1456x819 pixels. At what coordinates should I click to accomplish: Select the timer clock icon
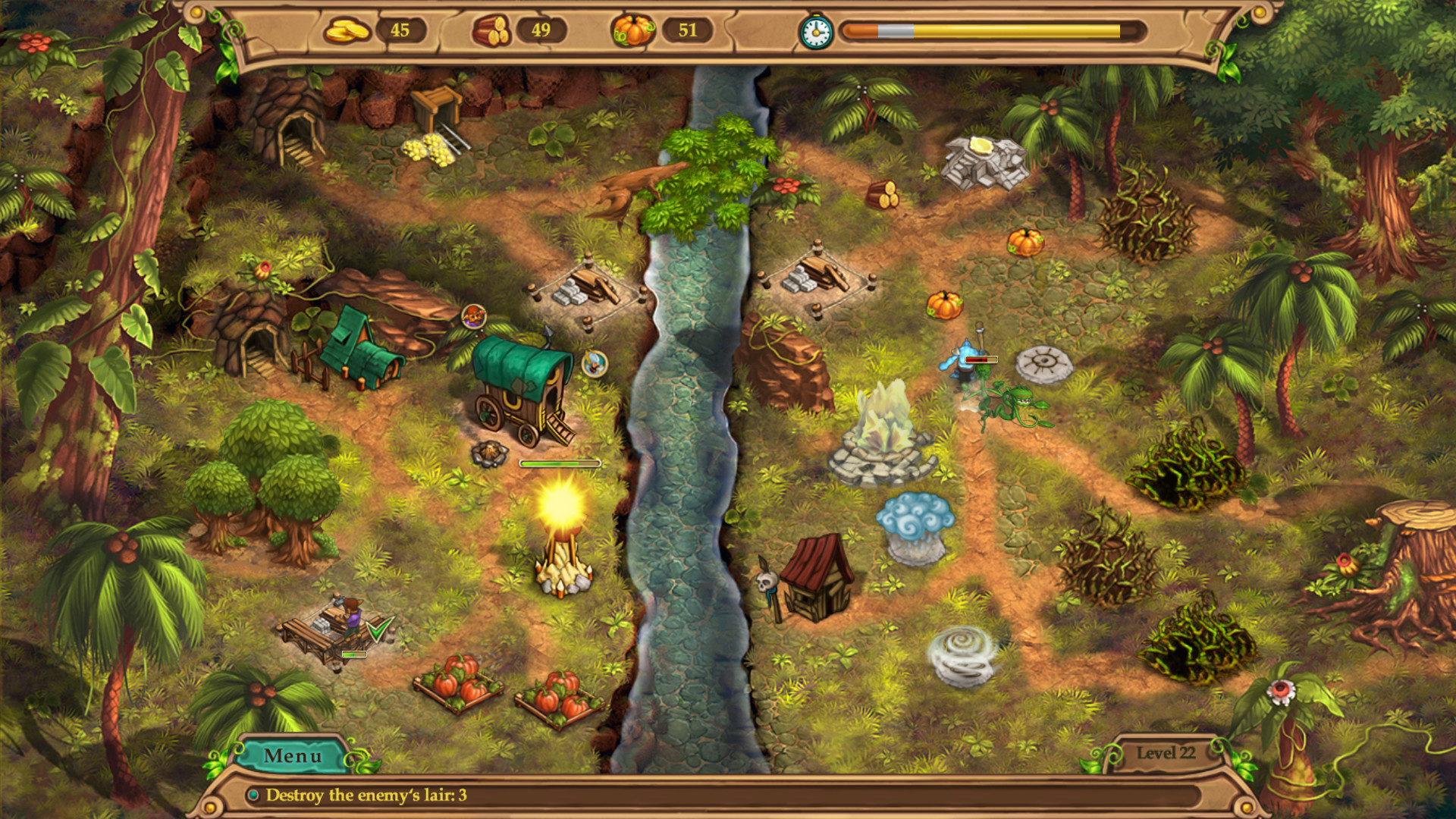pyautogui.click(x=815, y=32)
